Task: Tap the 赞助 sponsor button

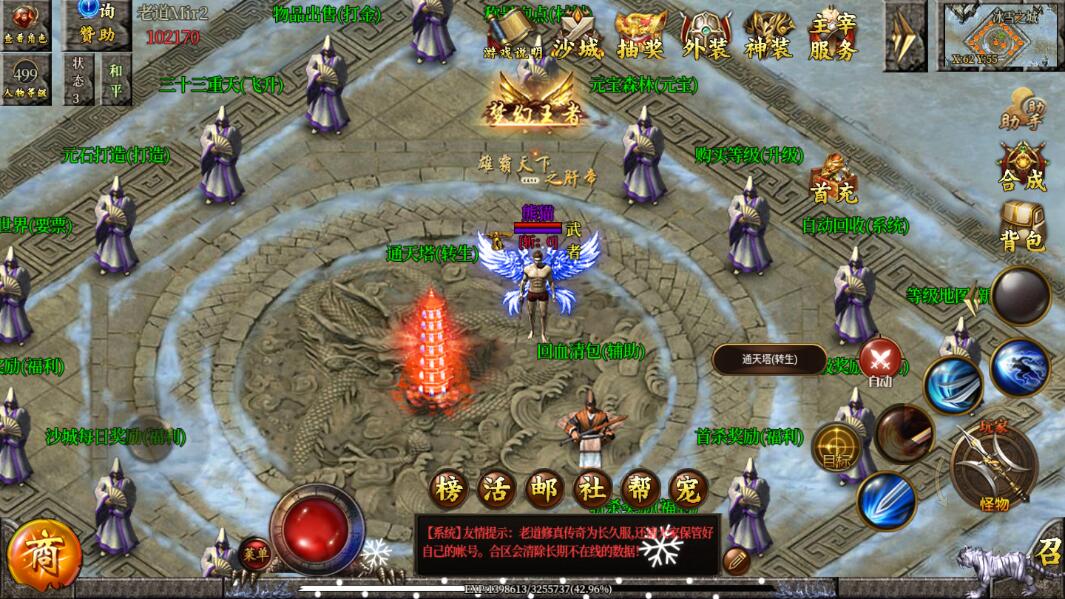Action: [97, 24]
